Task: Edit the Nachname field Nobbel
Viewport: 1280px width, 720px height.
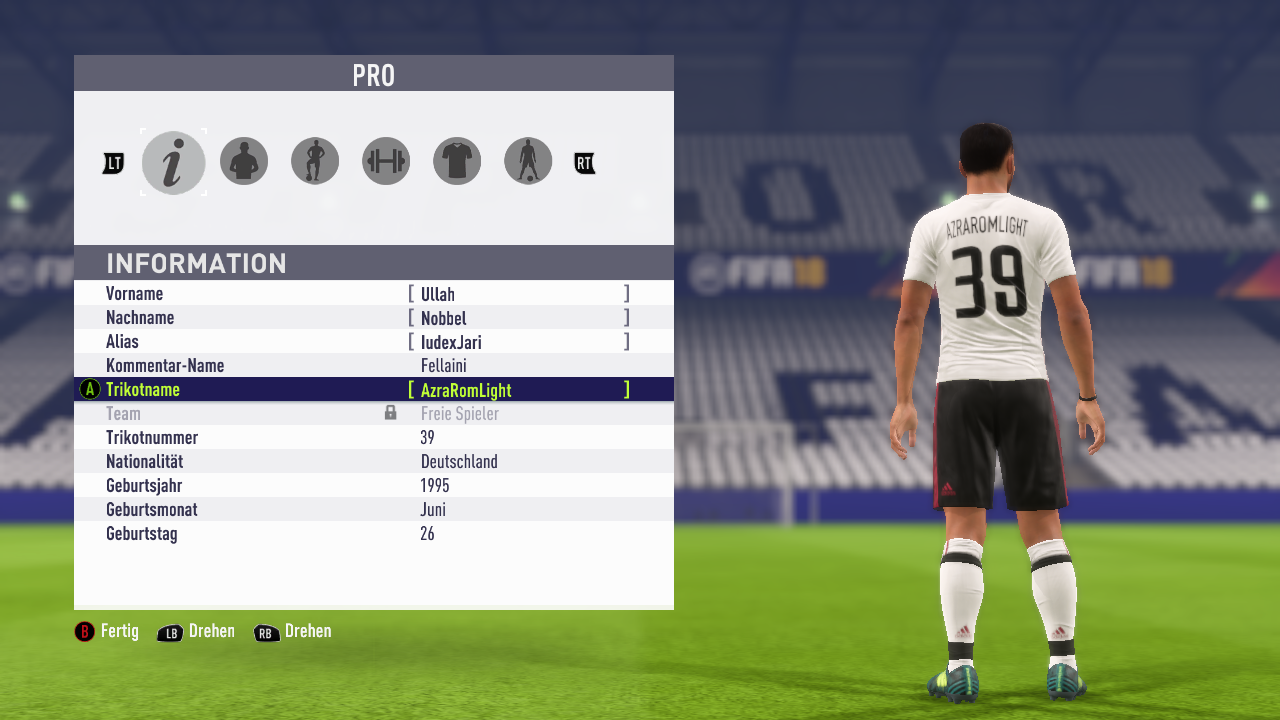Action: (x=519, y=318)
